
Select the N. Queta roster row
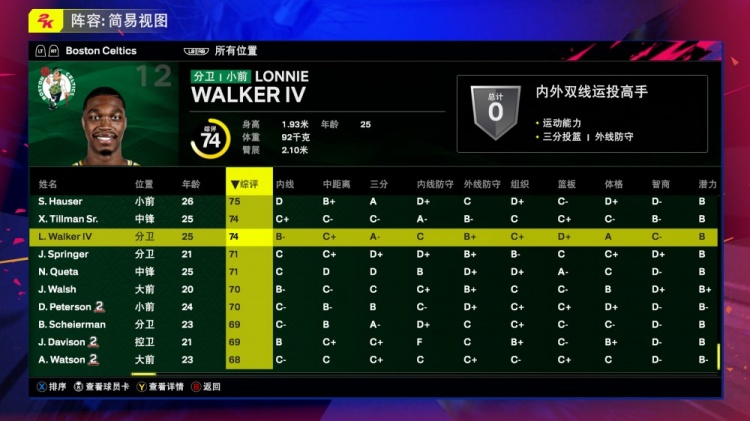coord(58,272)
